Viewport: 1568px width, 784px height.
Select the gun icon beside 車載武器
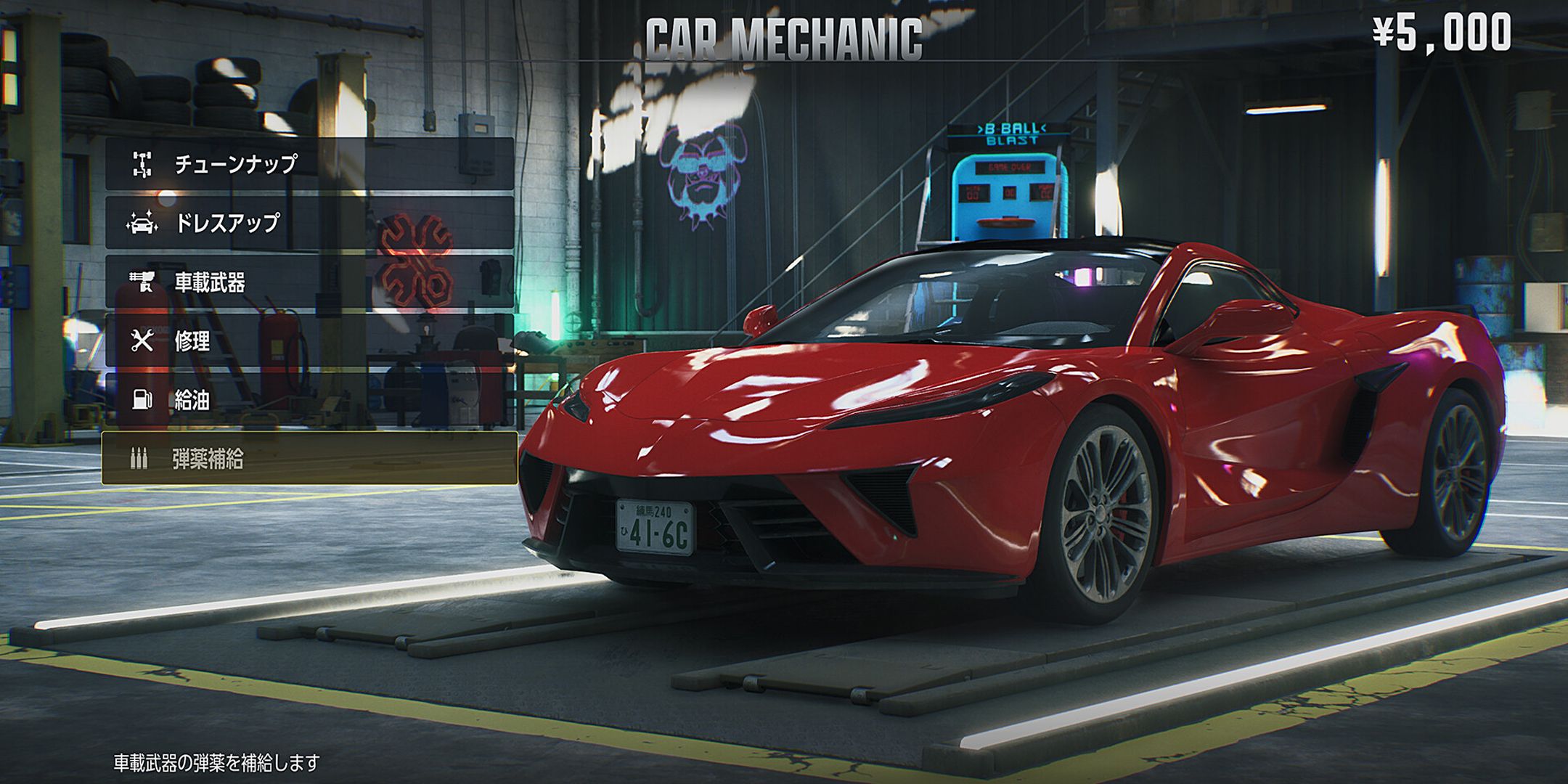(142, 279)
